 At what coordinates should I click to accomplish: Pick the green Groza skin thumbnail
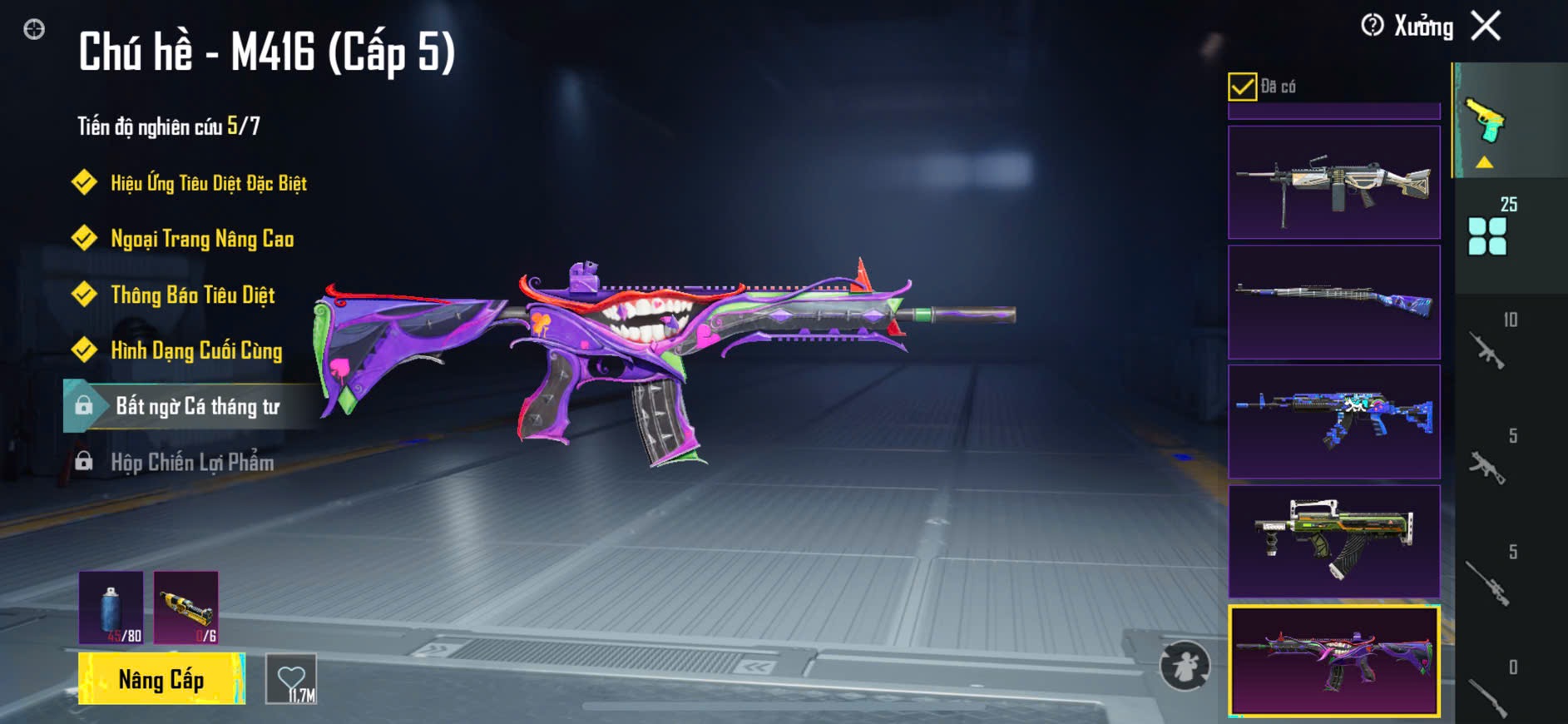click(1333, 541)
